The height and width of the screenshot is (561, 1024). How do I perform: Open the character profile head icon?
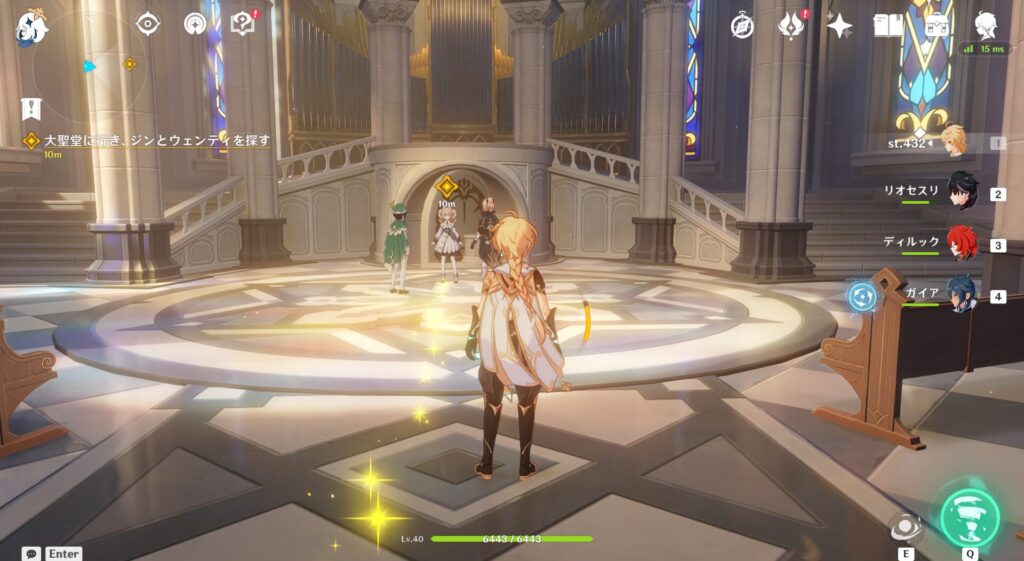pos(987,26)
